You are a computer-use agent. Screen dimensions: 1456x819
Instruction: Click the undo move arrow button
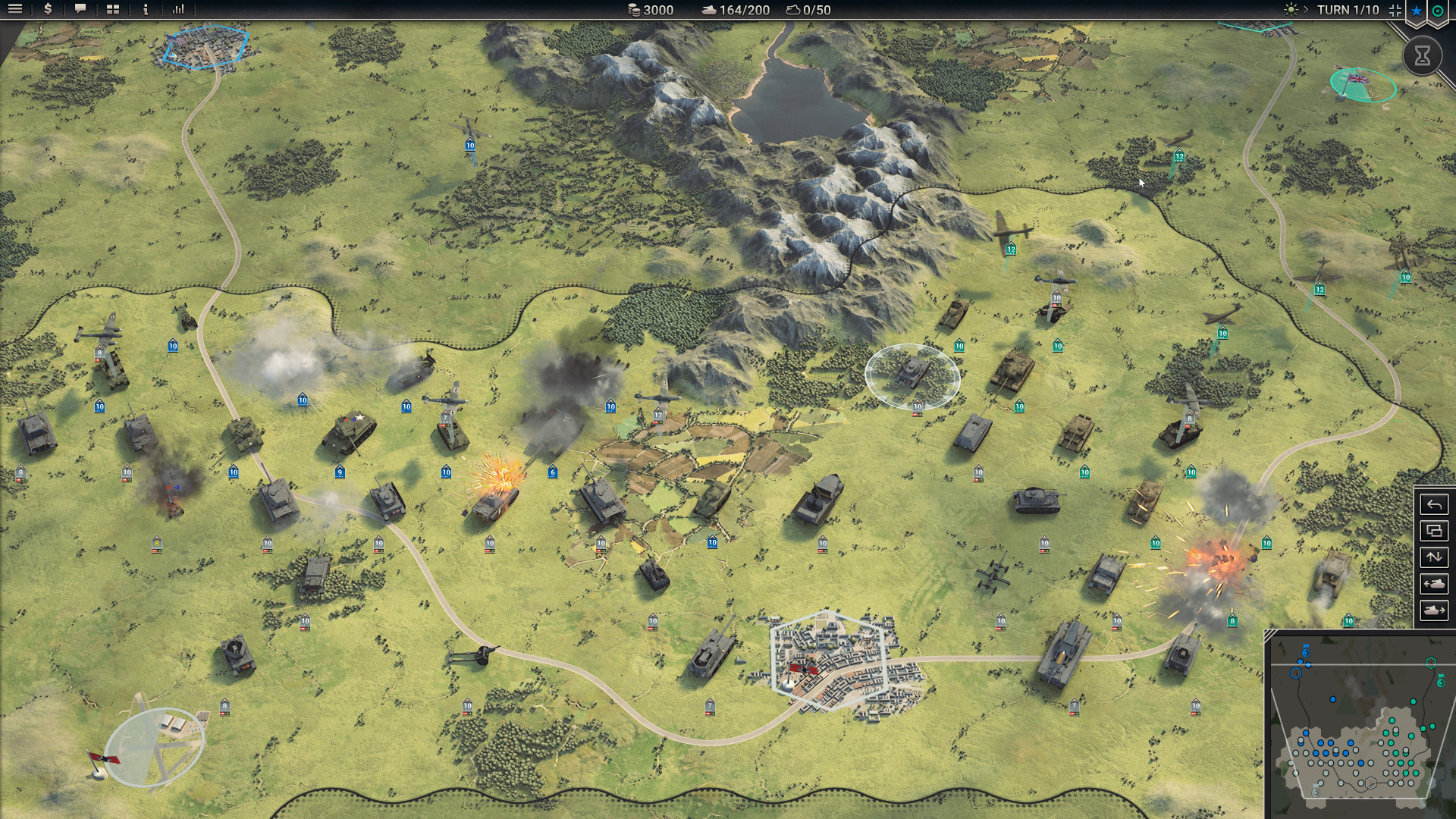tap(1433, 504)
